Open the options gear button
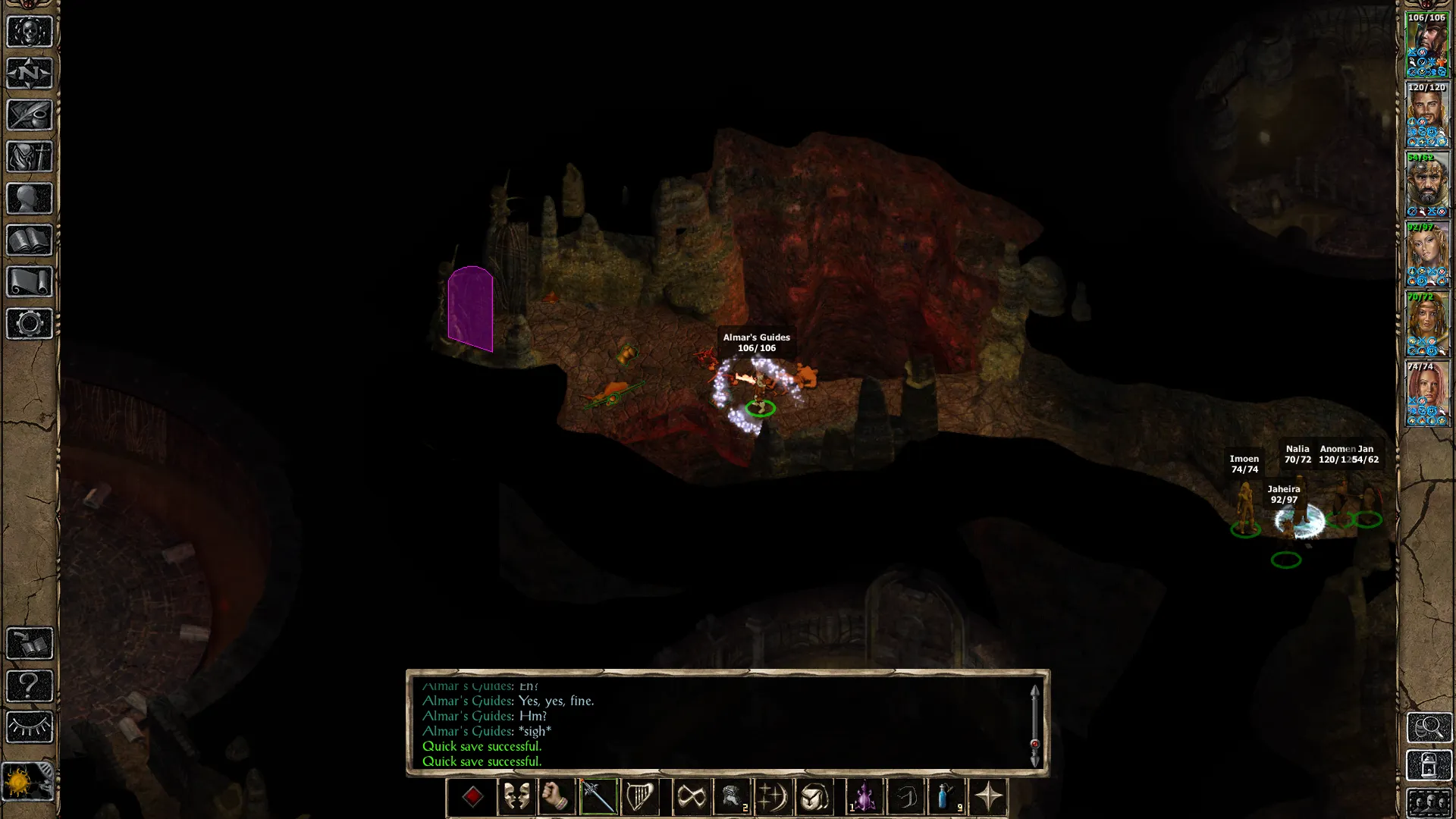The height and width of the screenshot is (819, 1456). (30, 324)
